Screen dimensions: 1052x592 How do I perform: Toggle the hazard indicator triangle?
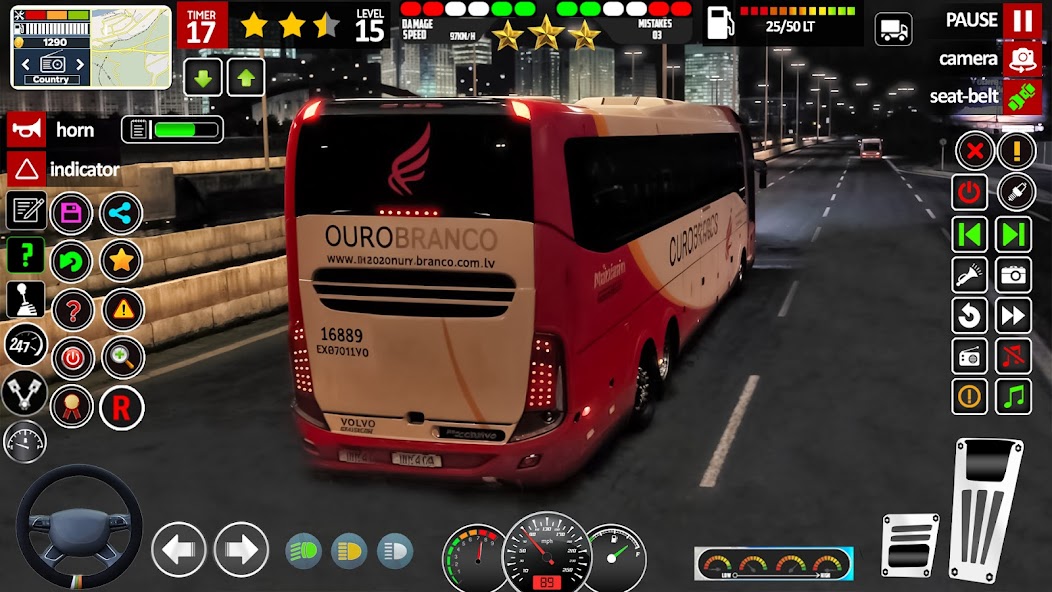pyautogui.click(x=25, y=169)
